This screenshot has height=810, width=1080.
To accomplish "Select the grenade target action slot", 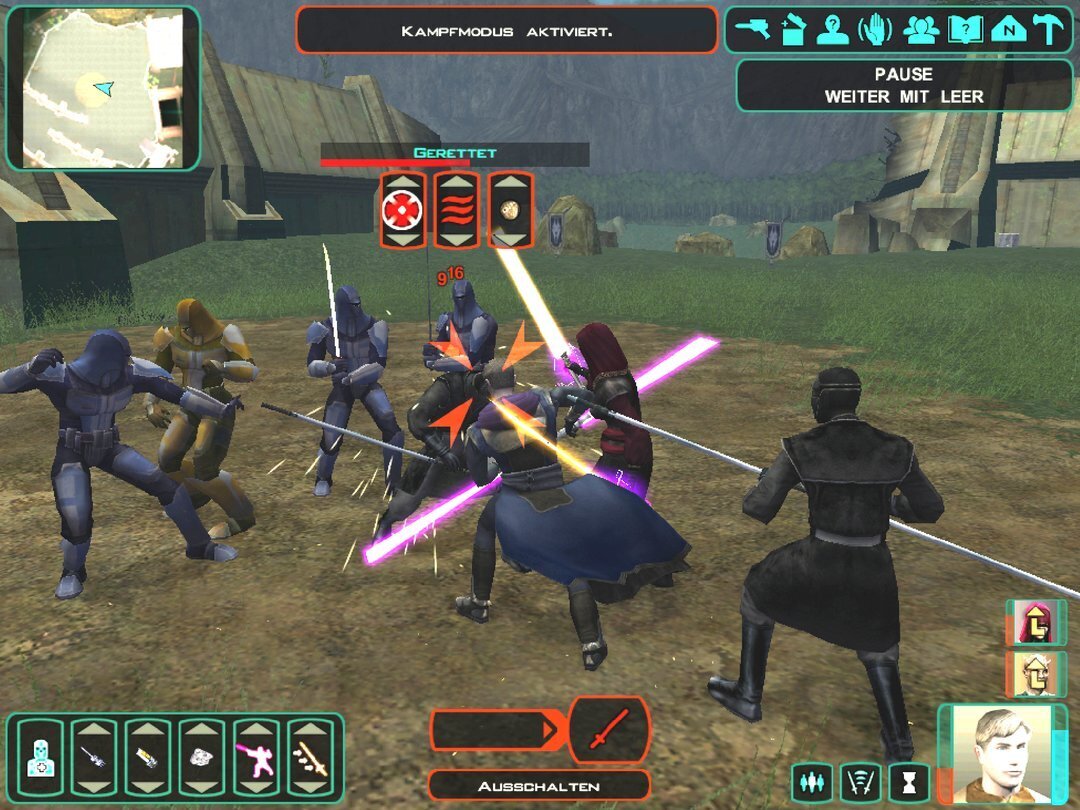I will [x=510, y=210].
